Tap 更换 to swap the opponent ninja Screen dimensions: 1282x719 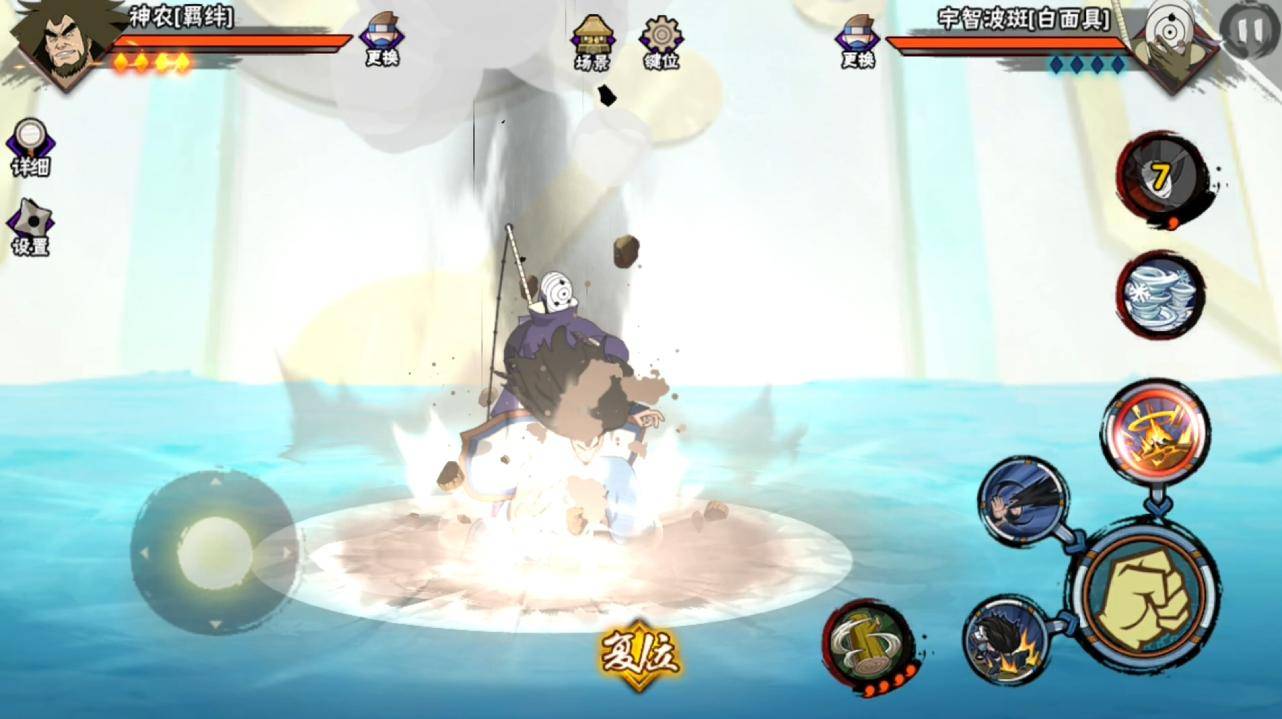coord(857,41)
